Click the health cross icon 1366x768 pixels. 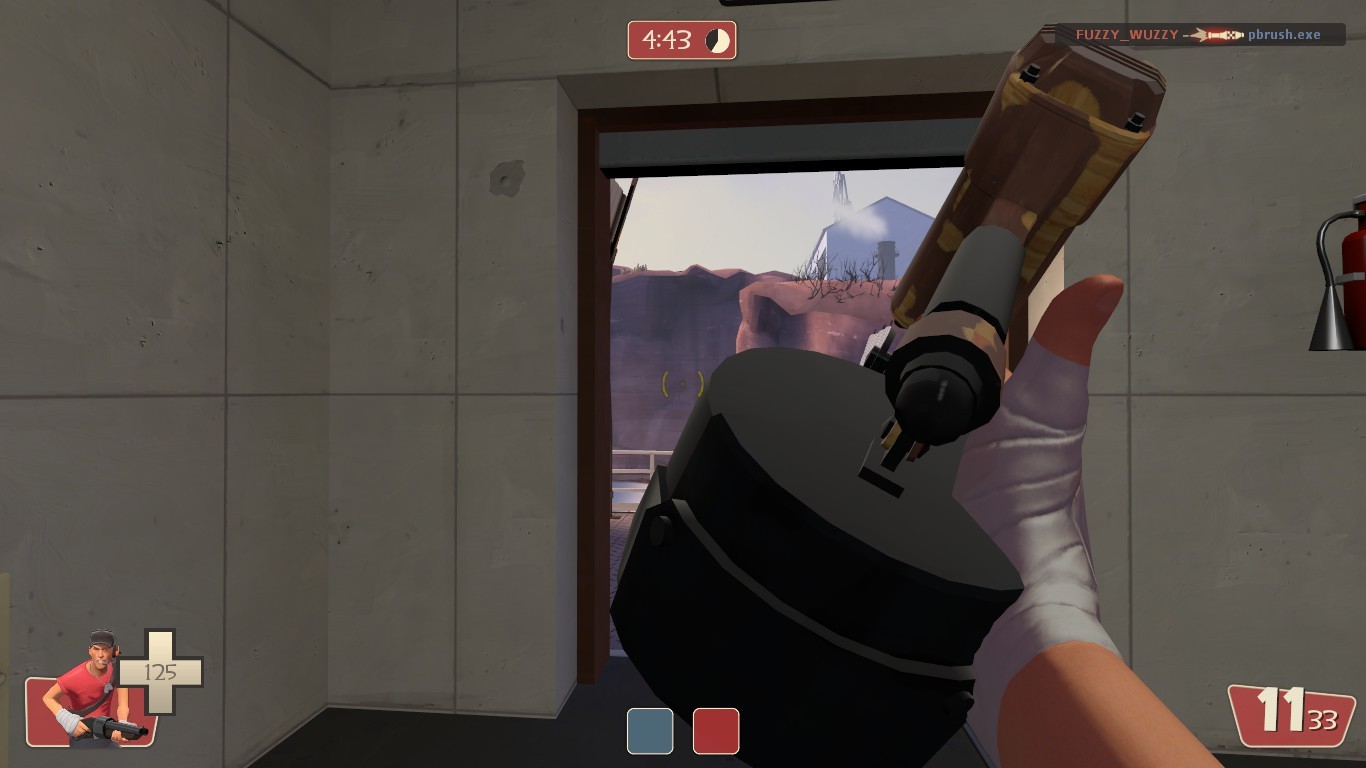tap(160, 673)
